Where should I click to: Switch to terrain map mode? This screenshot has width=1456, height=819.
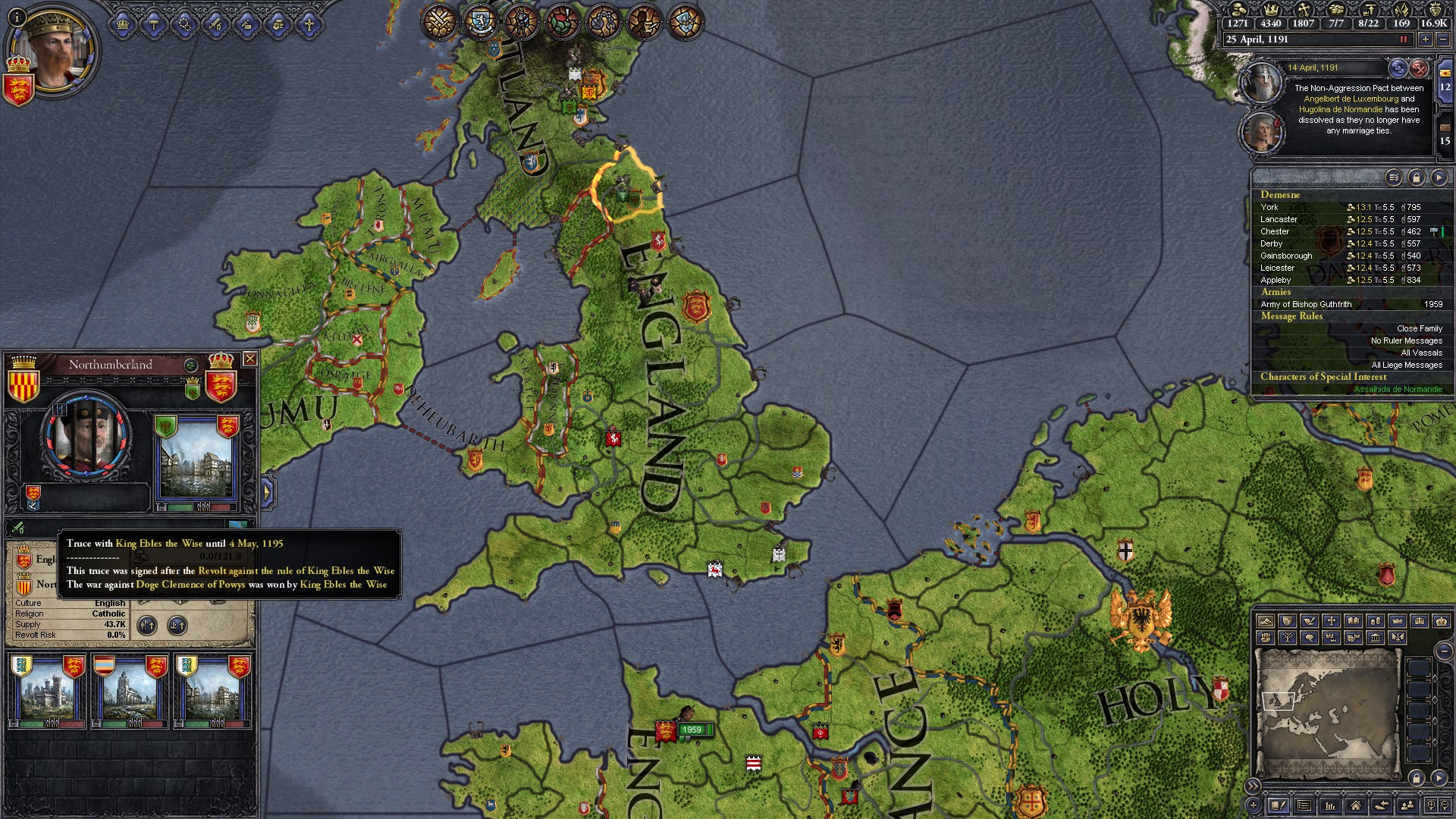coord(1265,621)
